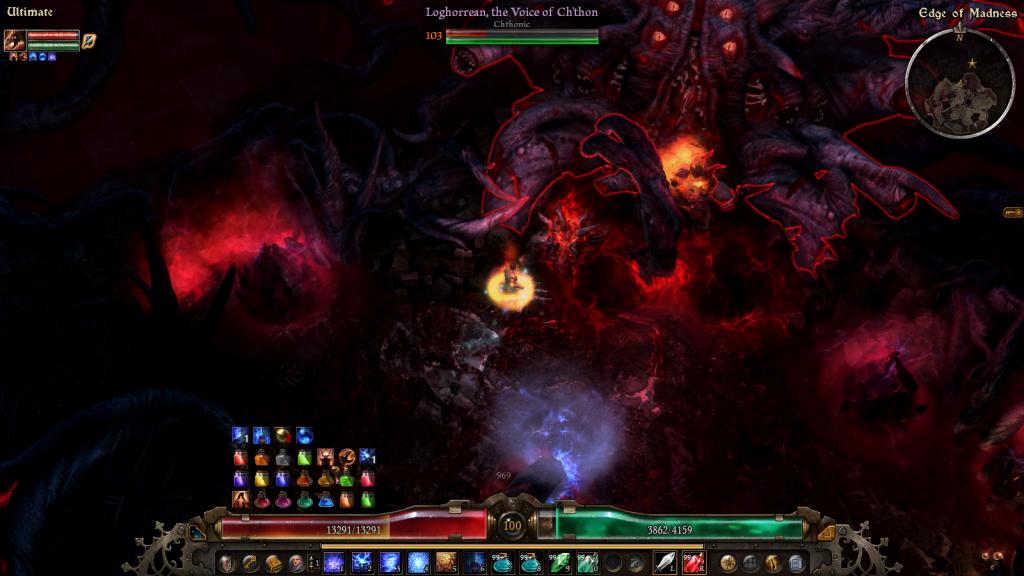Click the face portrait icon on the bottom bar
The image size is (1024, 576).
[x=296, y=563]
